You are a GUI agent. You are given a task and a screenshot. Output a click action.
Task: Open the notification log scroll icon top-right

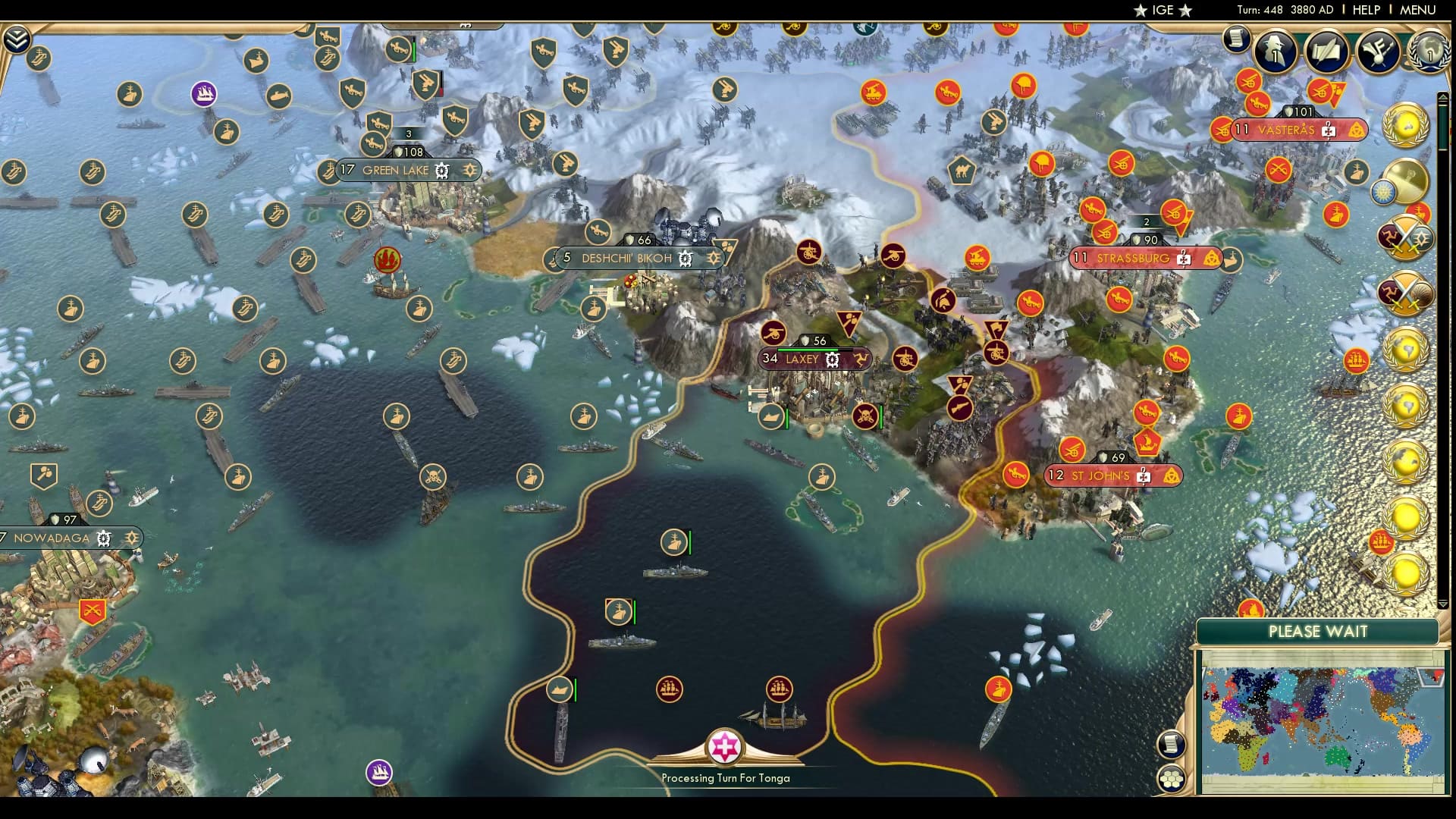pyautogui.click(x=1237, y=42)
